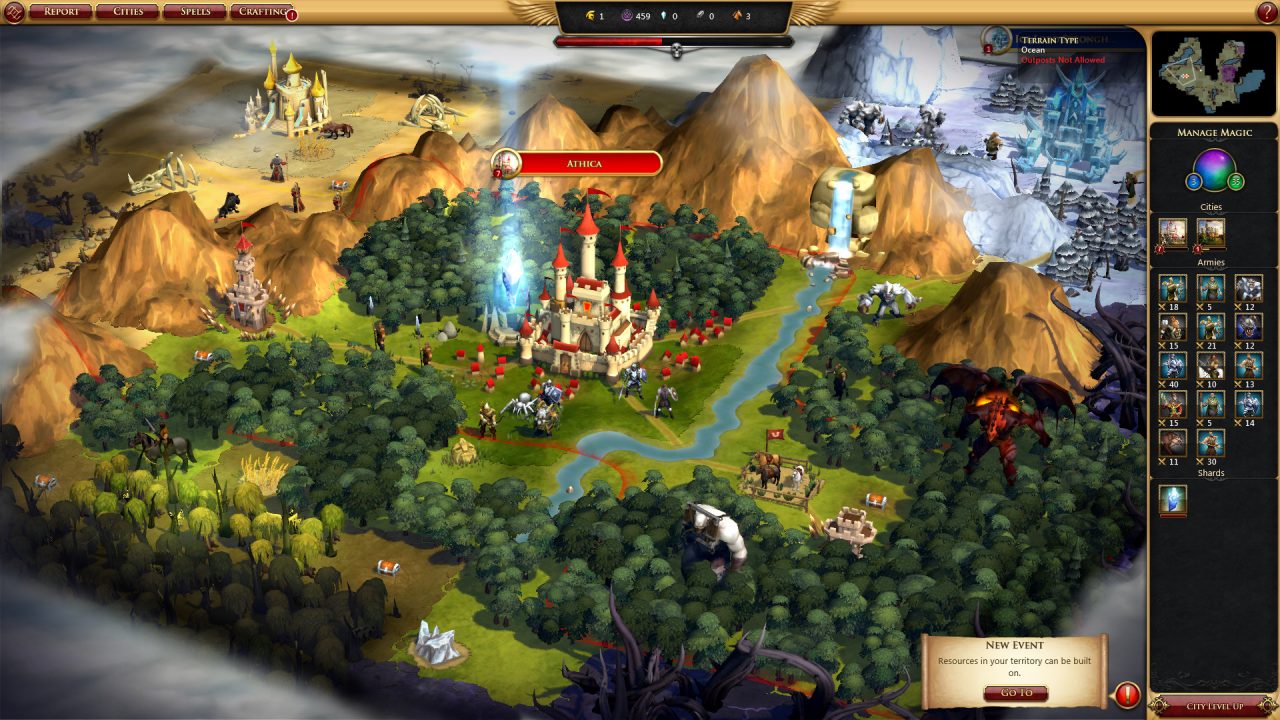Click GO TO in the New Event popup
The width and height of the screenshot is (1280, 720).
1017,691
